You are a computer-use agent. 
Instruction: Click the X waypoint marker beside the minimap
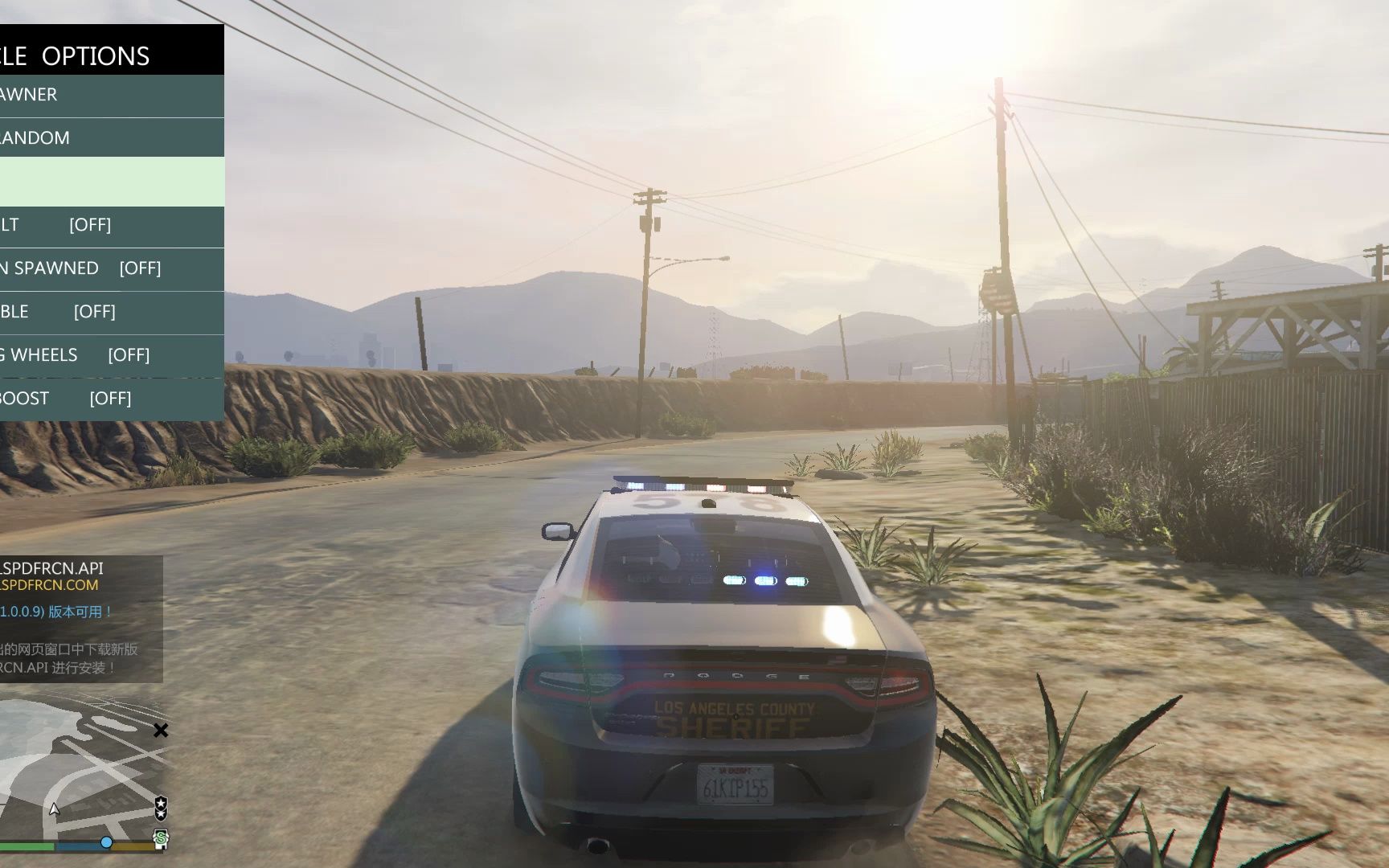click(161, 731)
